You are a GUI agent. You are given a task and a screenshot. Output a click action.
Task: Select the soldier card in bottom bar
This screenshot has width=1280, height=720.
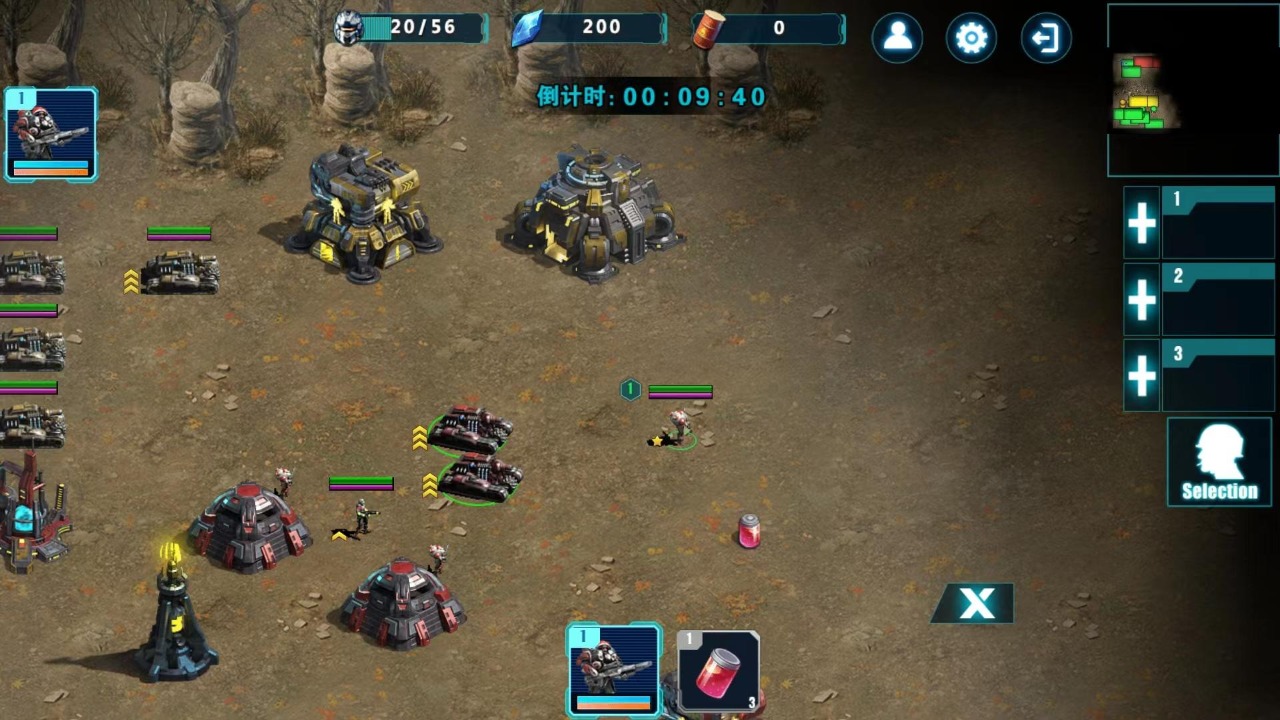[x=614, y=669]
